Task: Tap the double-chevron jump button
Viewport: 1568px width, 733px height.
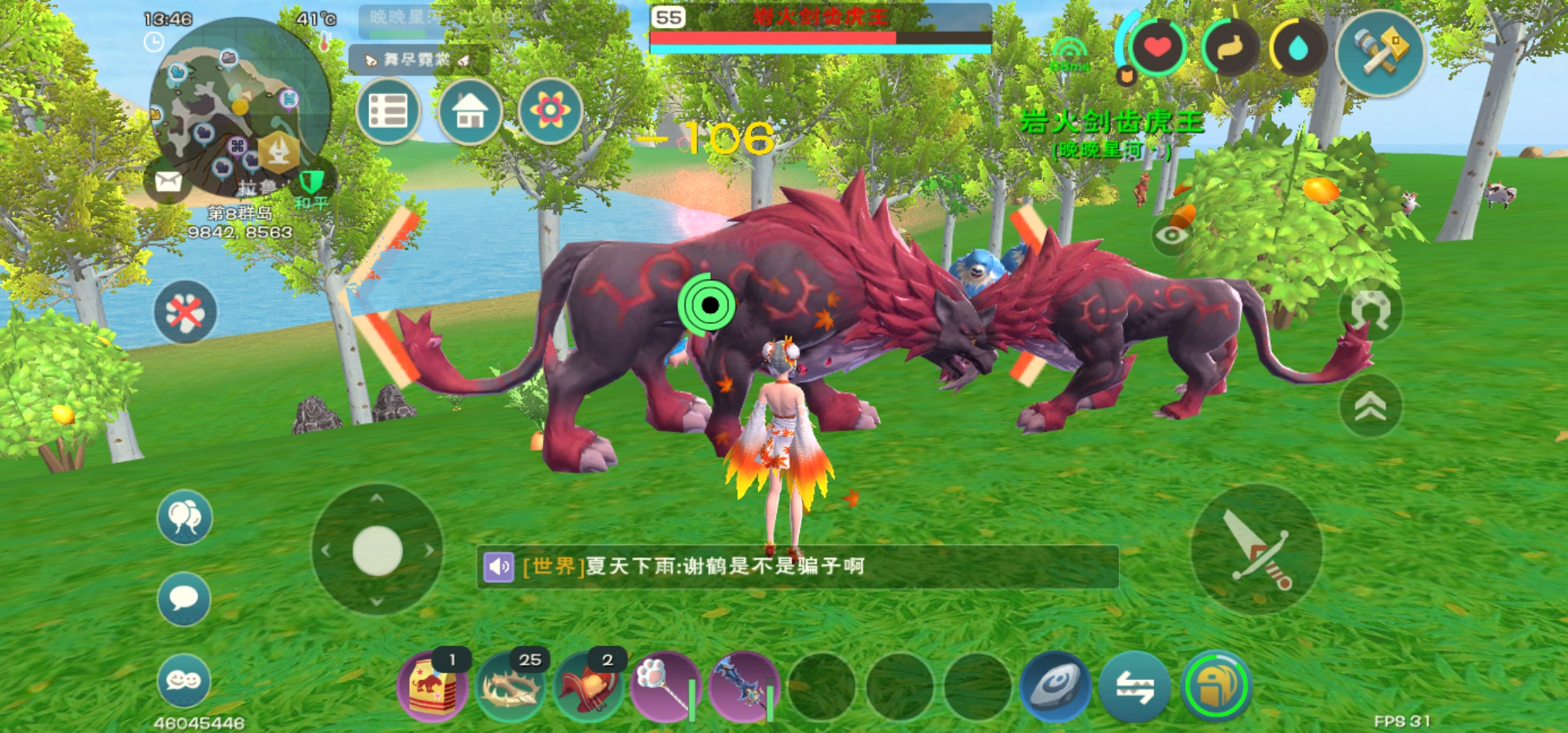Action: pyautogui.click(x=1370, y=407)
